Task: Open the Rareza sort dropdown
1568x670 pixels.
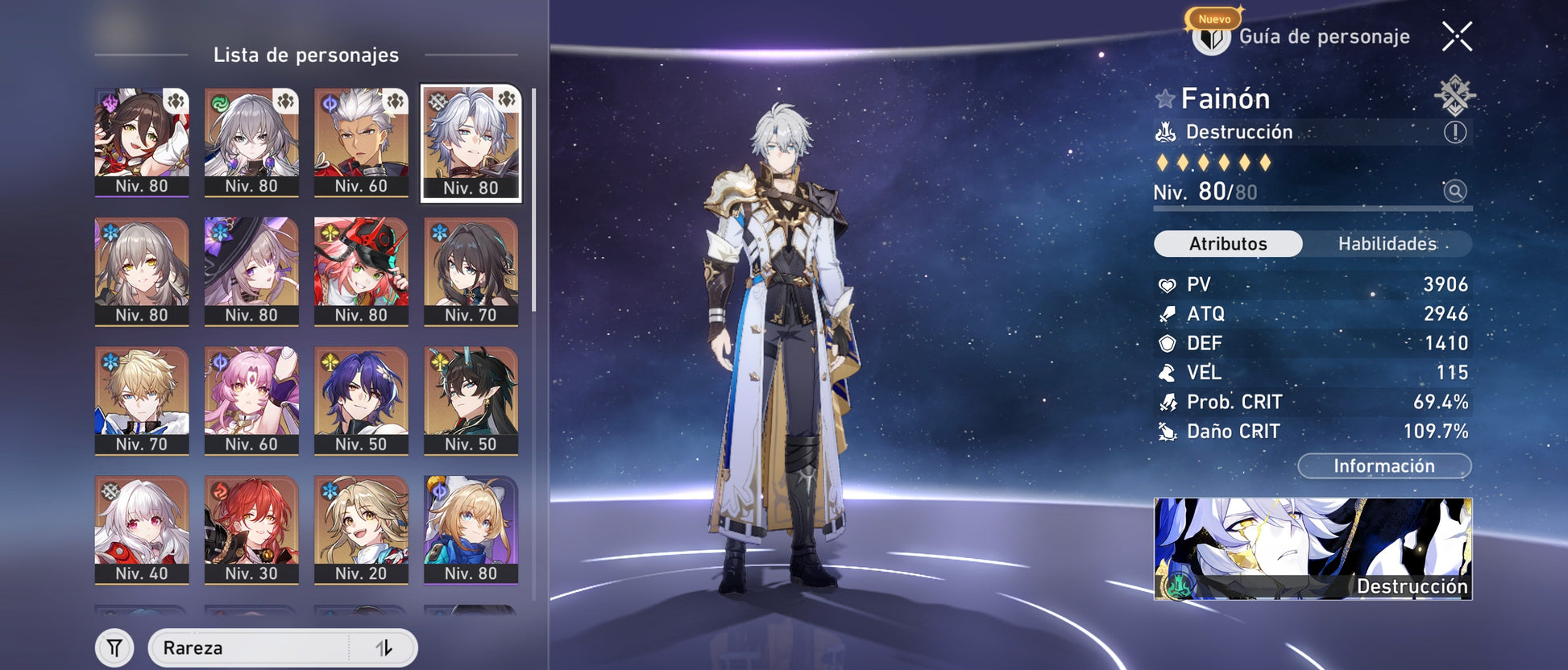Action: [x=250, y=647]
